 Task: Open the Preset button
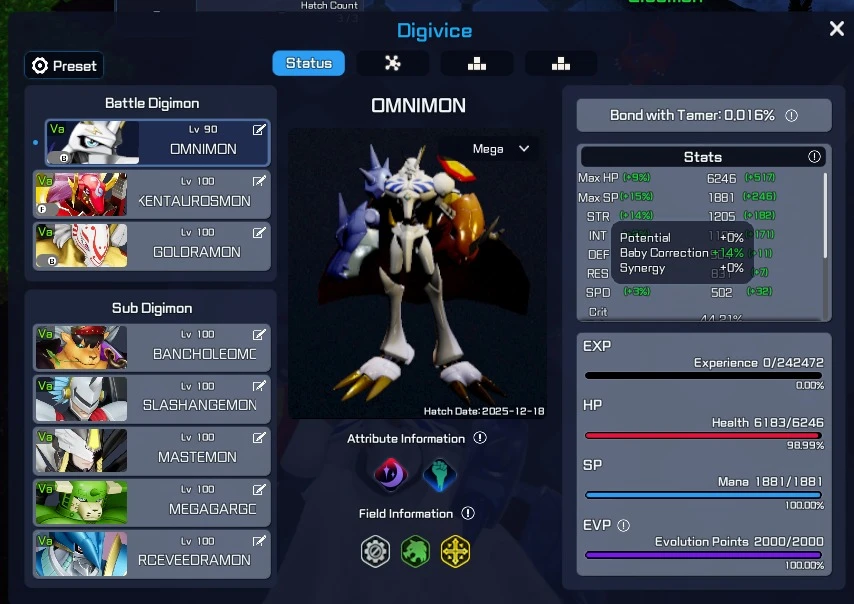[64, 66]
